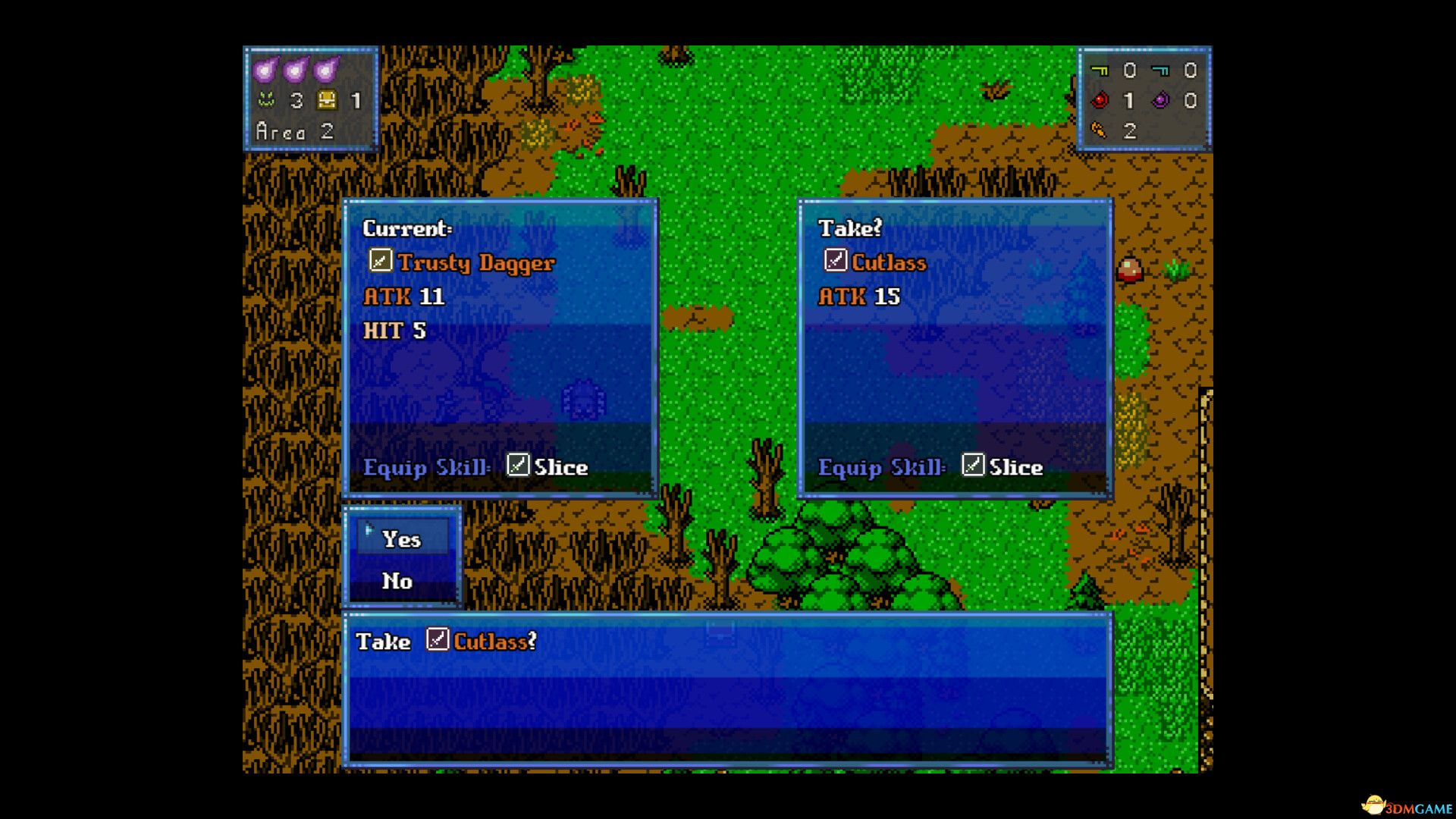Viewport: 1456px width, 819px height.
Task: Click the first purple flame in Area panel
Action: pyautogui.click(x=266, y=68)
